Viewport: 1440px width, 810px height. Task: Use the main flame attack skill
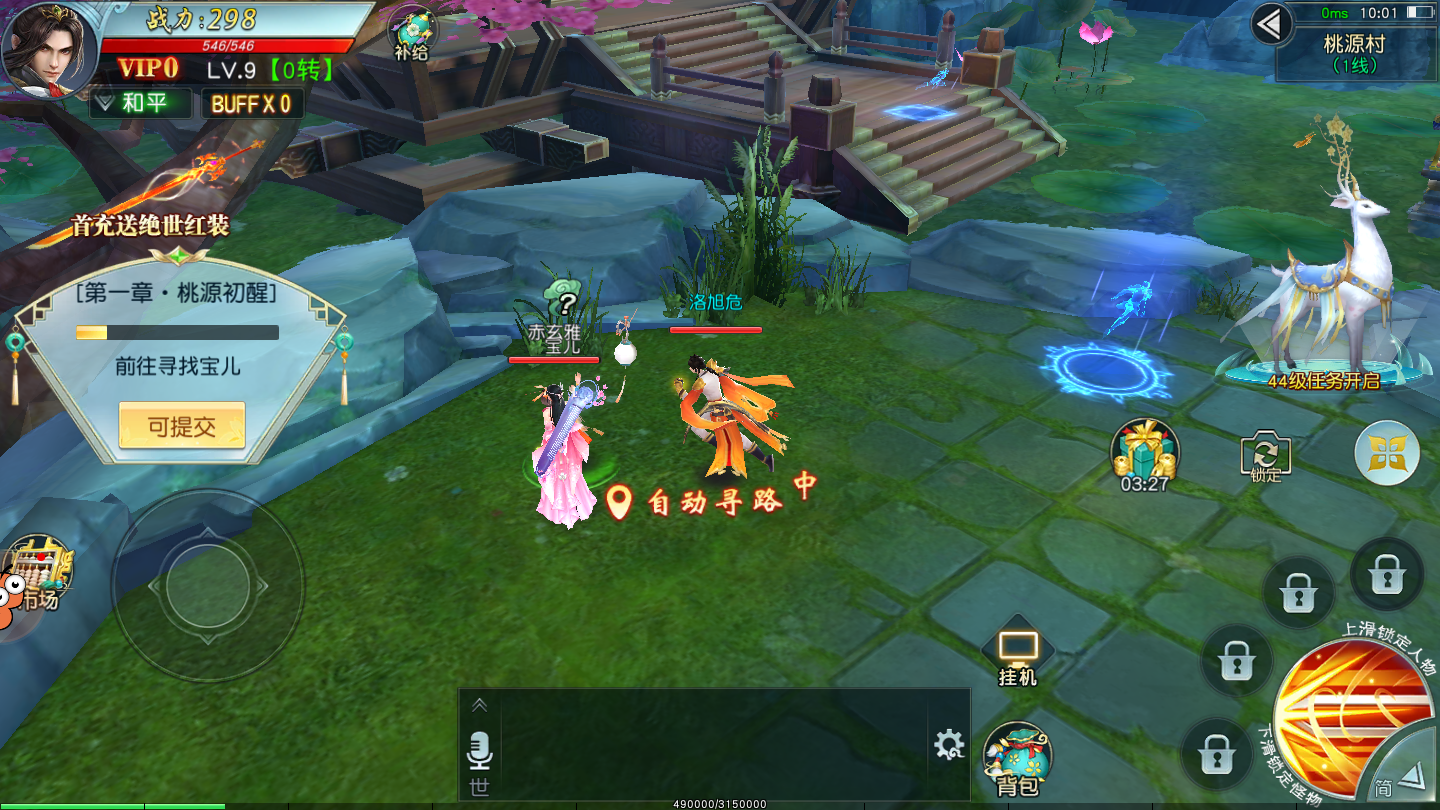(1355, 710)
